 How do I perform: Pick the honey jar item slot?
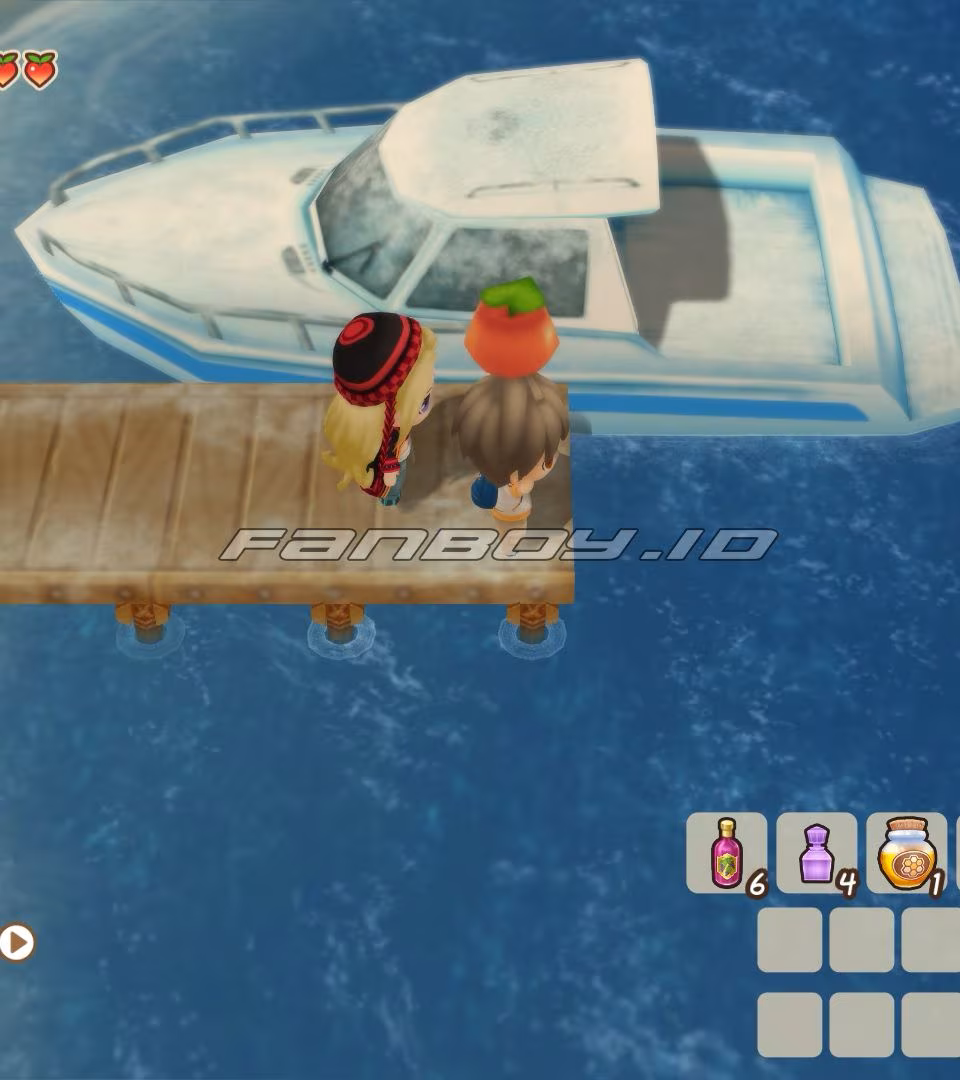coord(905,853)
